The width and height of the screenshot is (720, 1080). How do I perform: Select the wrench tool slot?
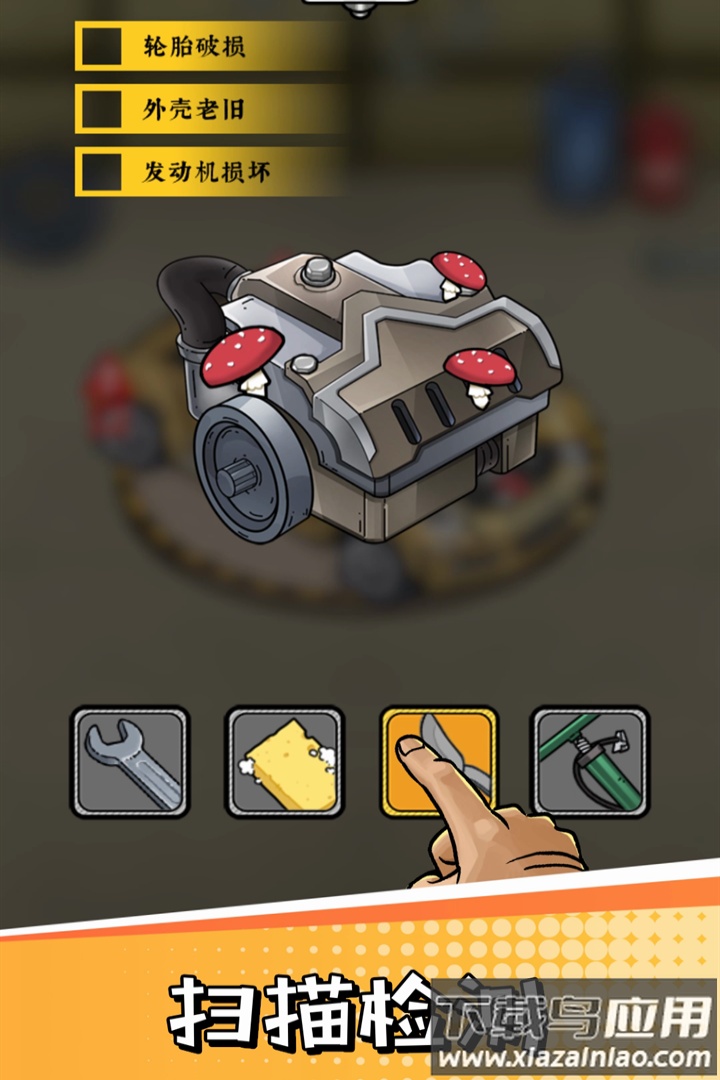(x=130, y=762)
